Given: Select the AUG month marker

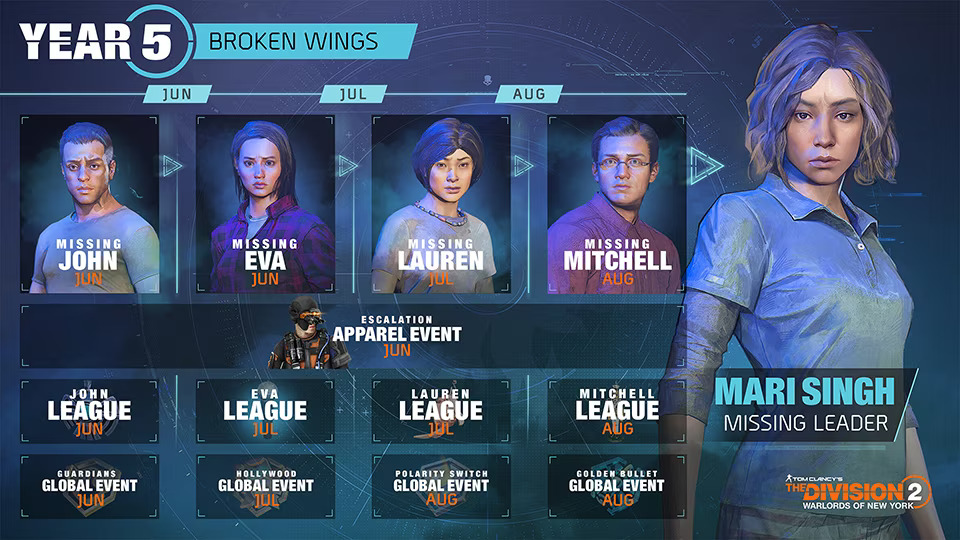Looking at the screenshot, I should pyautogui.click(x=530, y=93).
